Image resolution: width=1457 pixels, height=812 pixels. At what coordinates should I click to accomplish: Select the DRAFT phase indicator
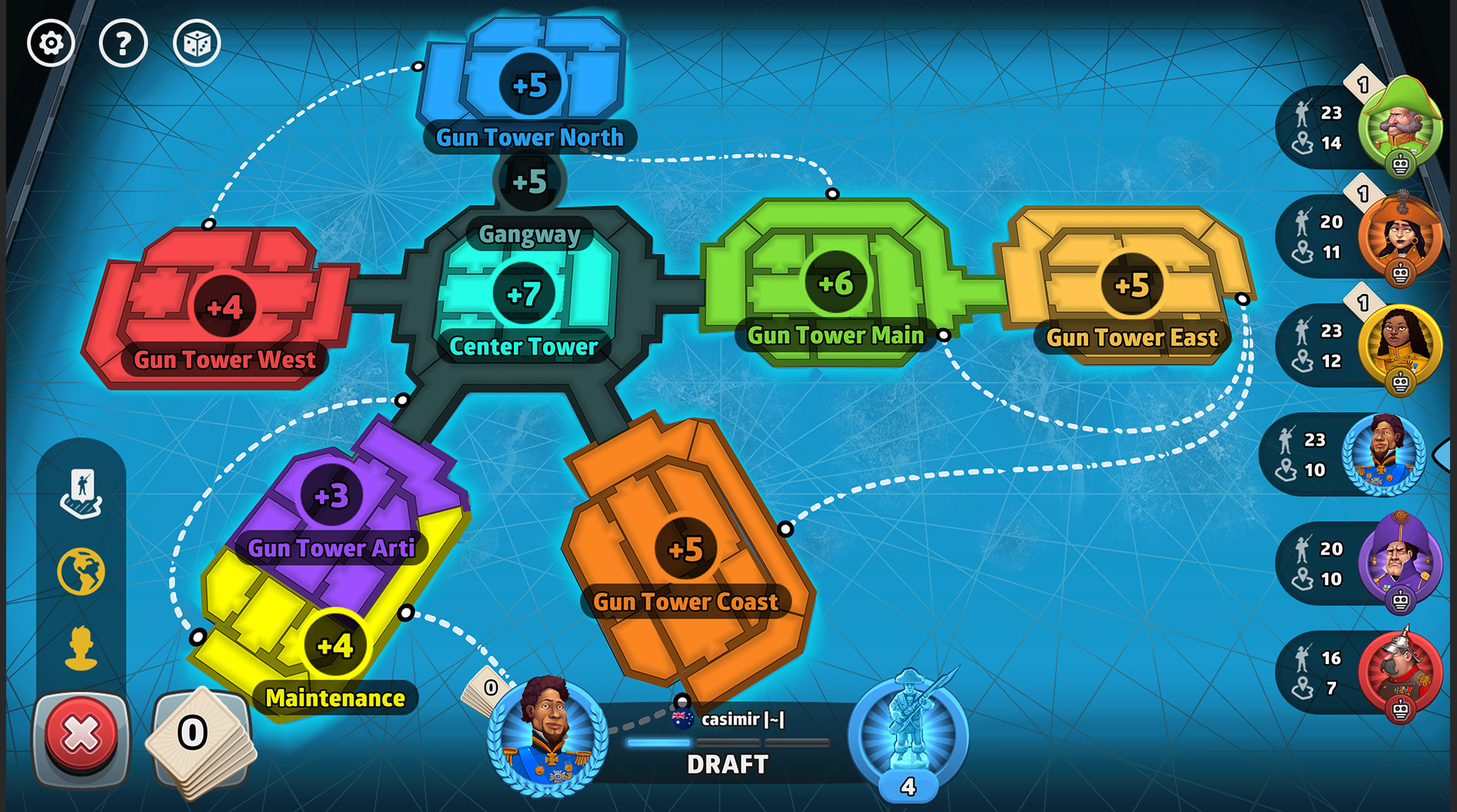point(727,764)
